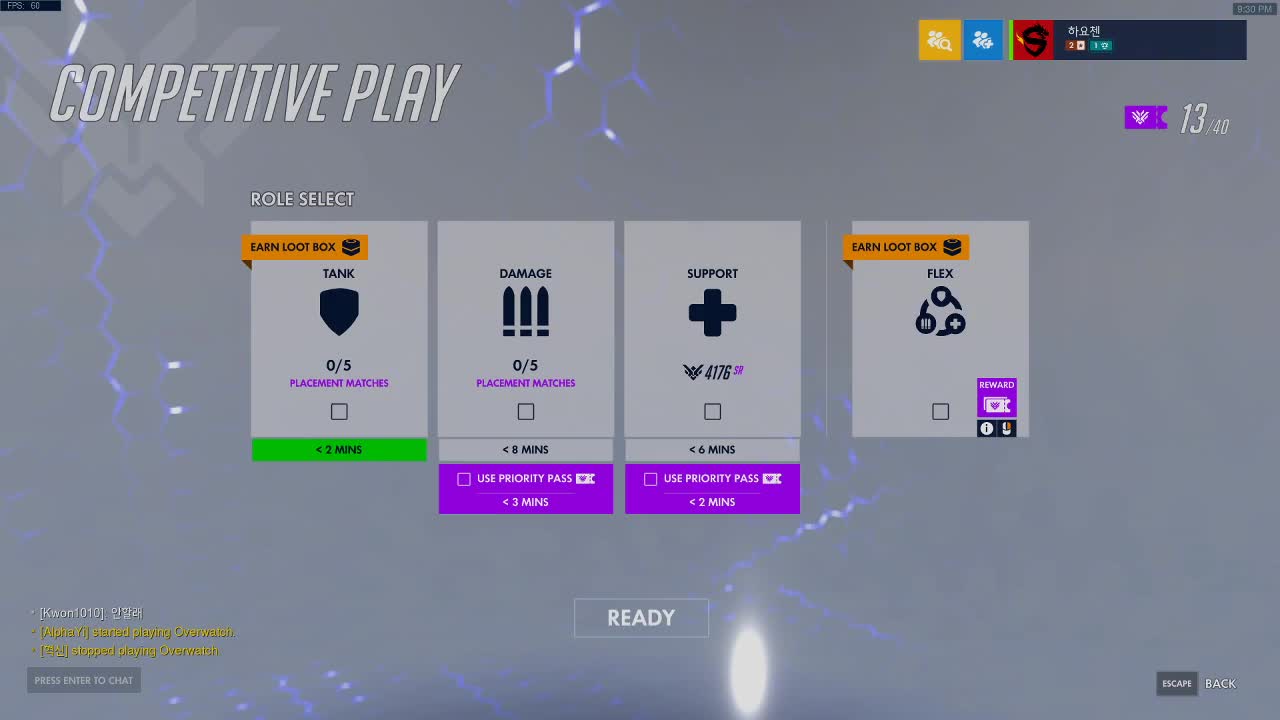The height and width of the screenshot is (720, 1280).
Task: Check the Support role selection checkbox
Action: pyautogui.click(x=712, y=411)
